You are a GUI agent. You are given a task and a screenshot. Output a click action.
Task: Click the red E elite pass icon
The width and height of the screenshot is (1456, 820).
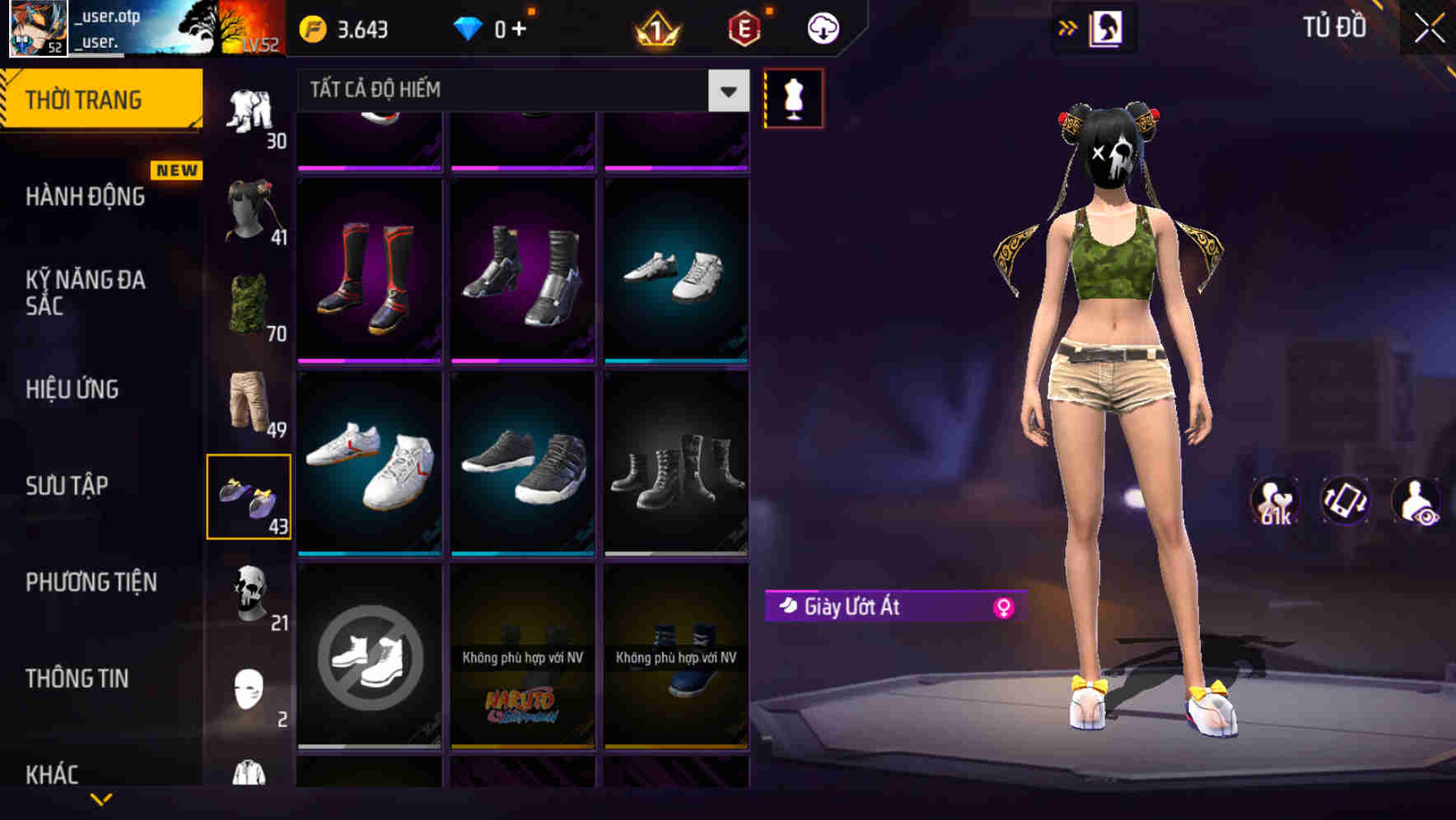tap(740, 27)
